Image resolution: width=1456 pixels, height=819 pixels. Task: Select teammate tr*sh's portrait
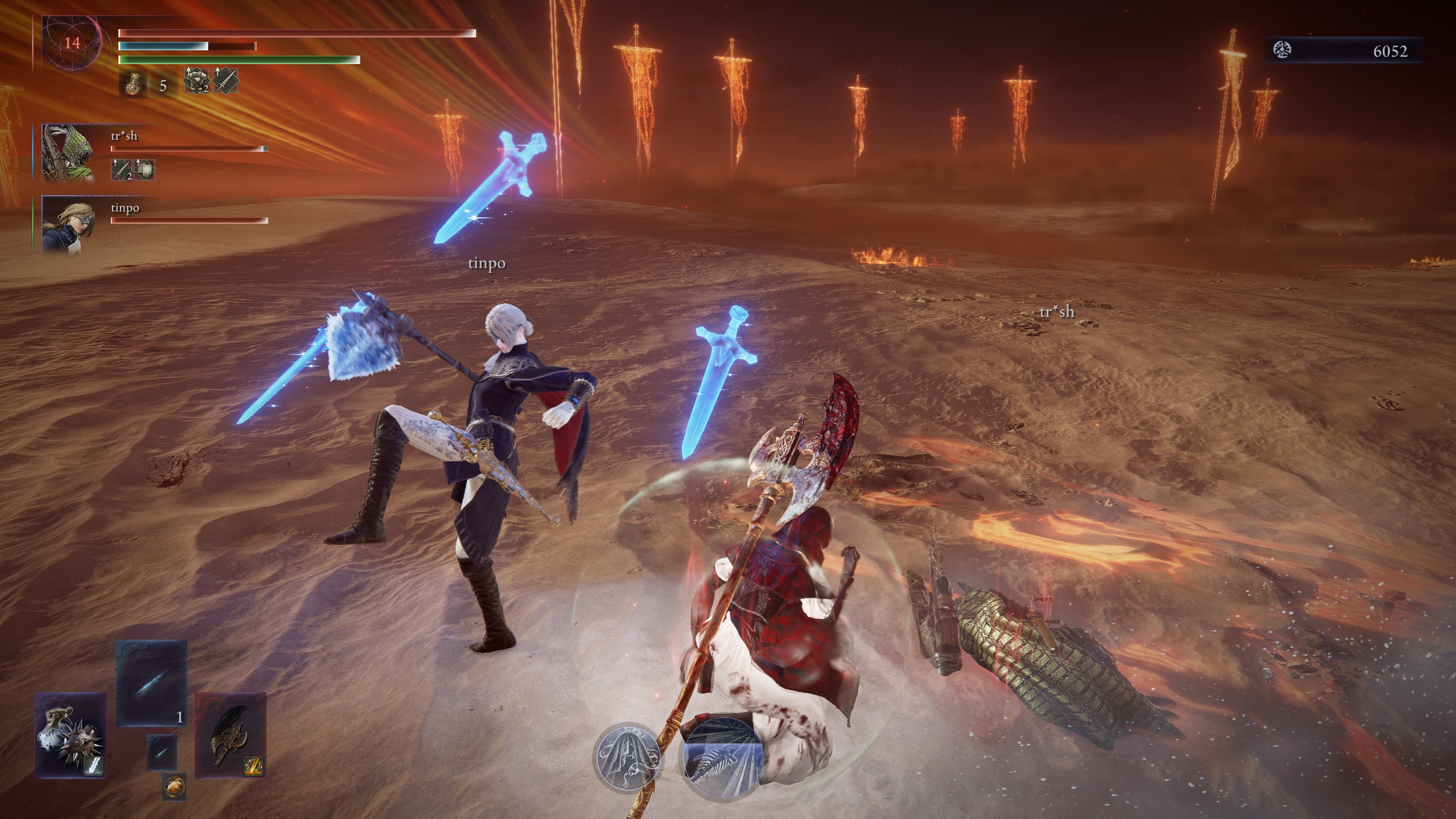(x=69, y=154)
